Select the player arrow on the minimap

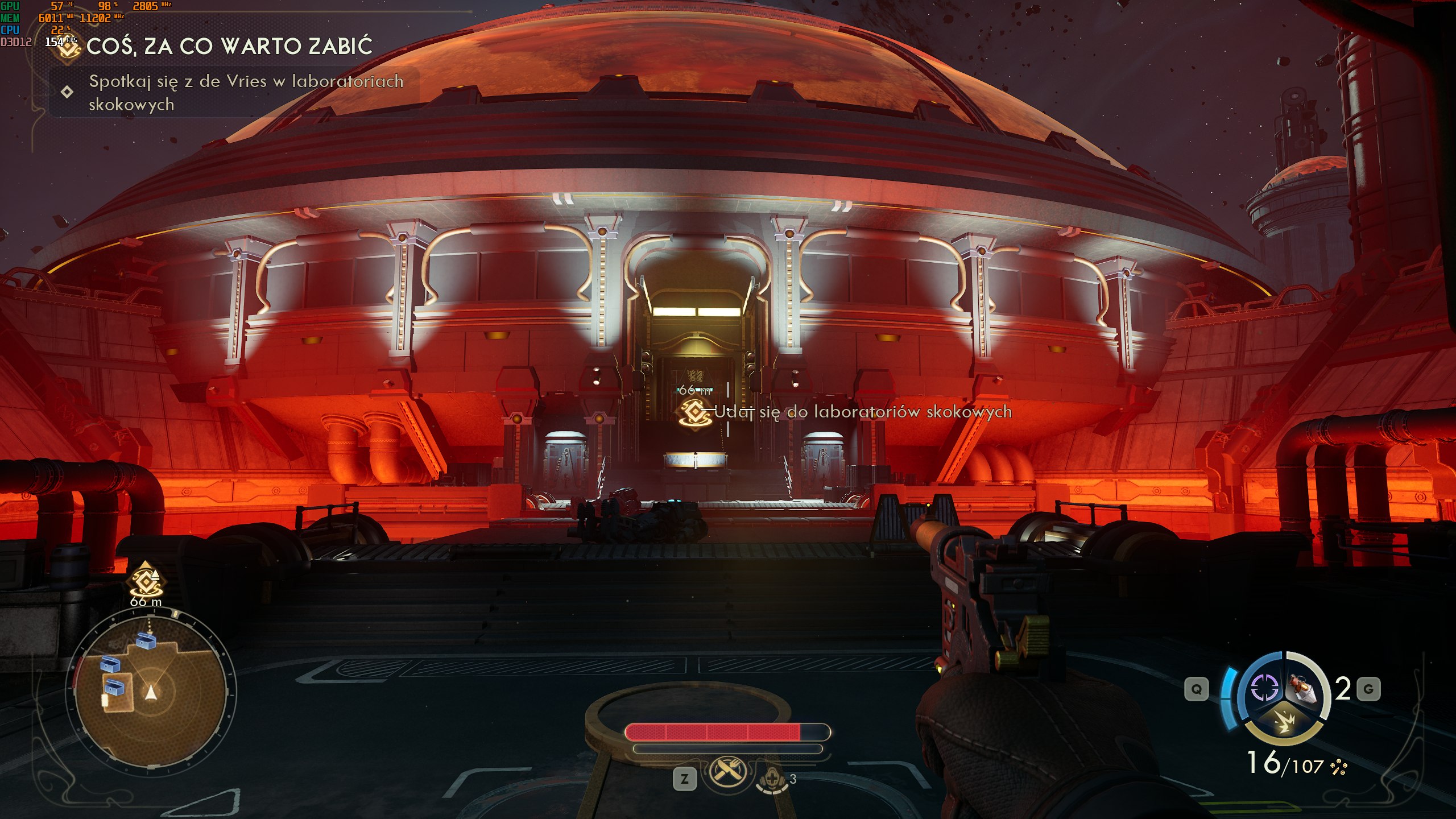pyautogui.click(x=151, y=692)
